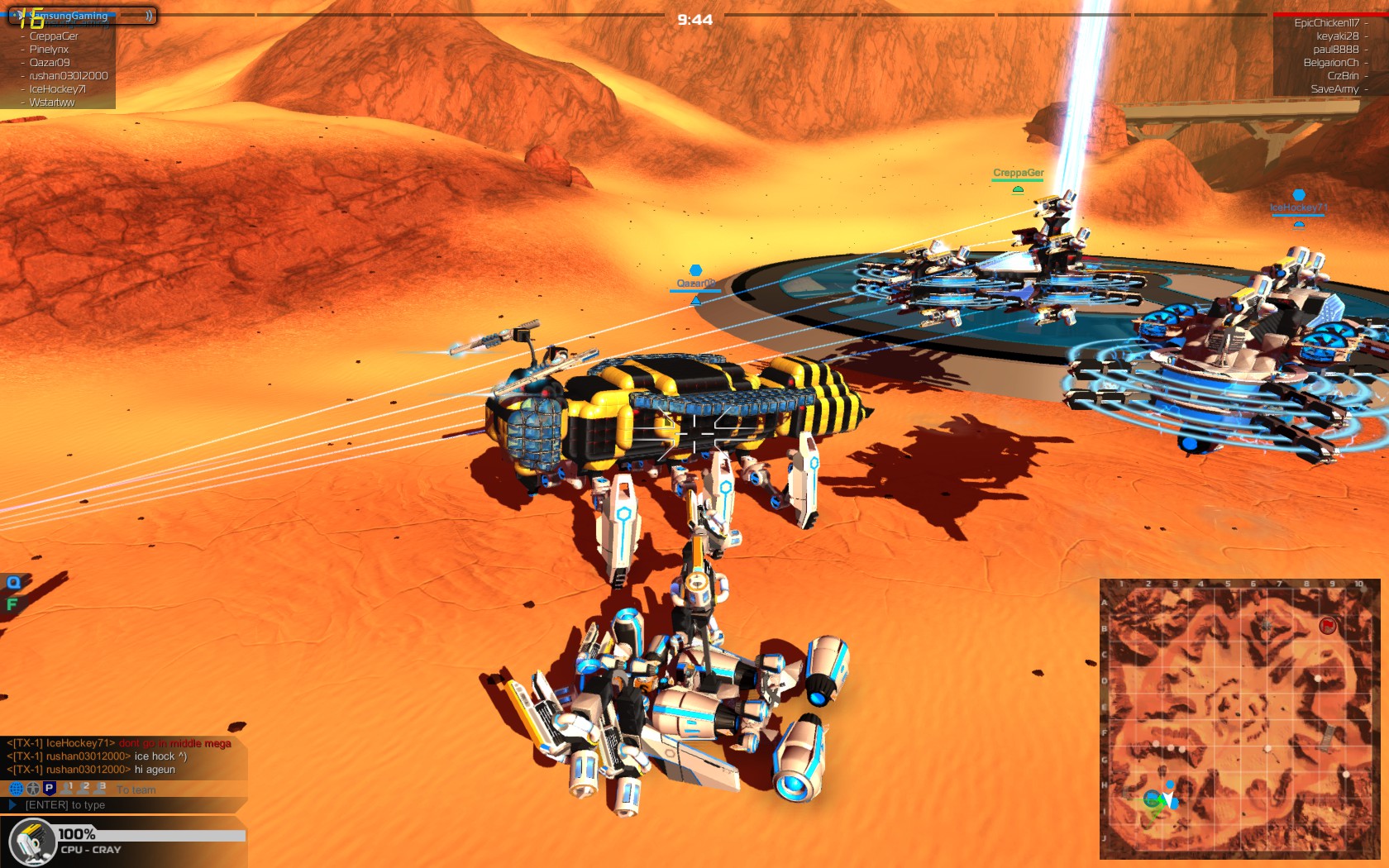The image size is (1389, 868).
Task: Click the CPU Cray robot portrait icon
Action: [x=32, y=842]
